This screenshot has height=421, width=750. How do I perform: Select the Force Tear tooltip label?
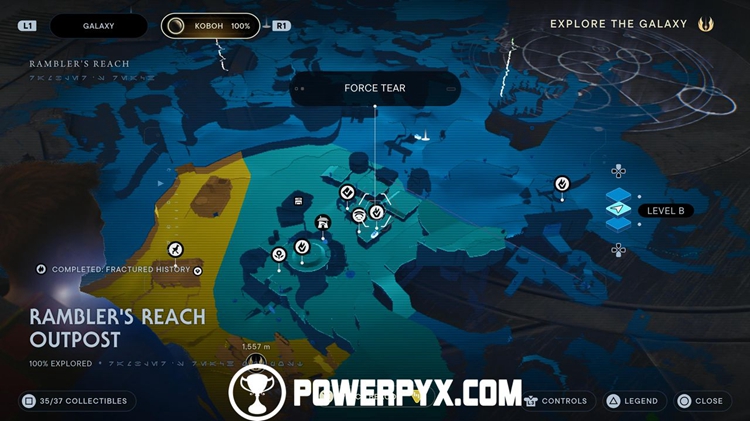pos(375,88)
